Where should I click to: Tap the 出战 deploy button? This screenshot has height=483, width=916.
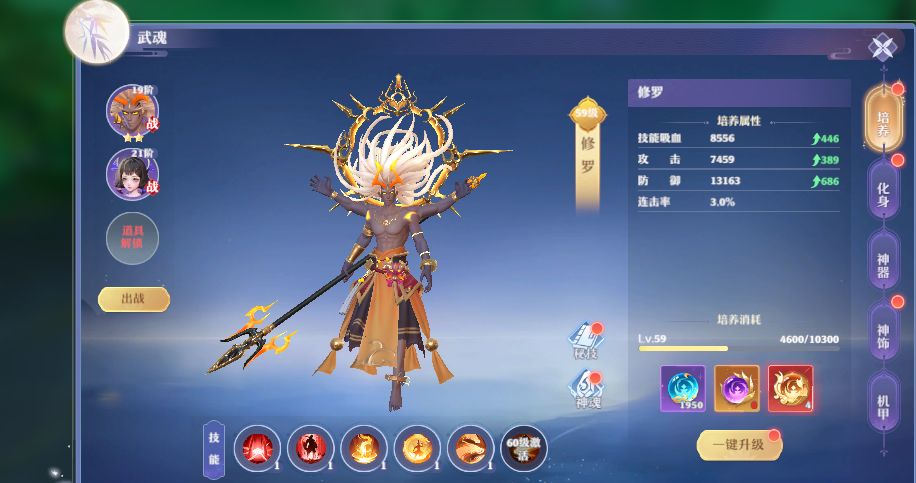pos(134,299)
